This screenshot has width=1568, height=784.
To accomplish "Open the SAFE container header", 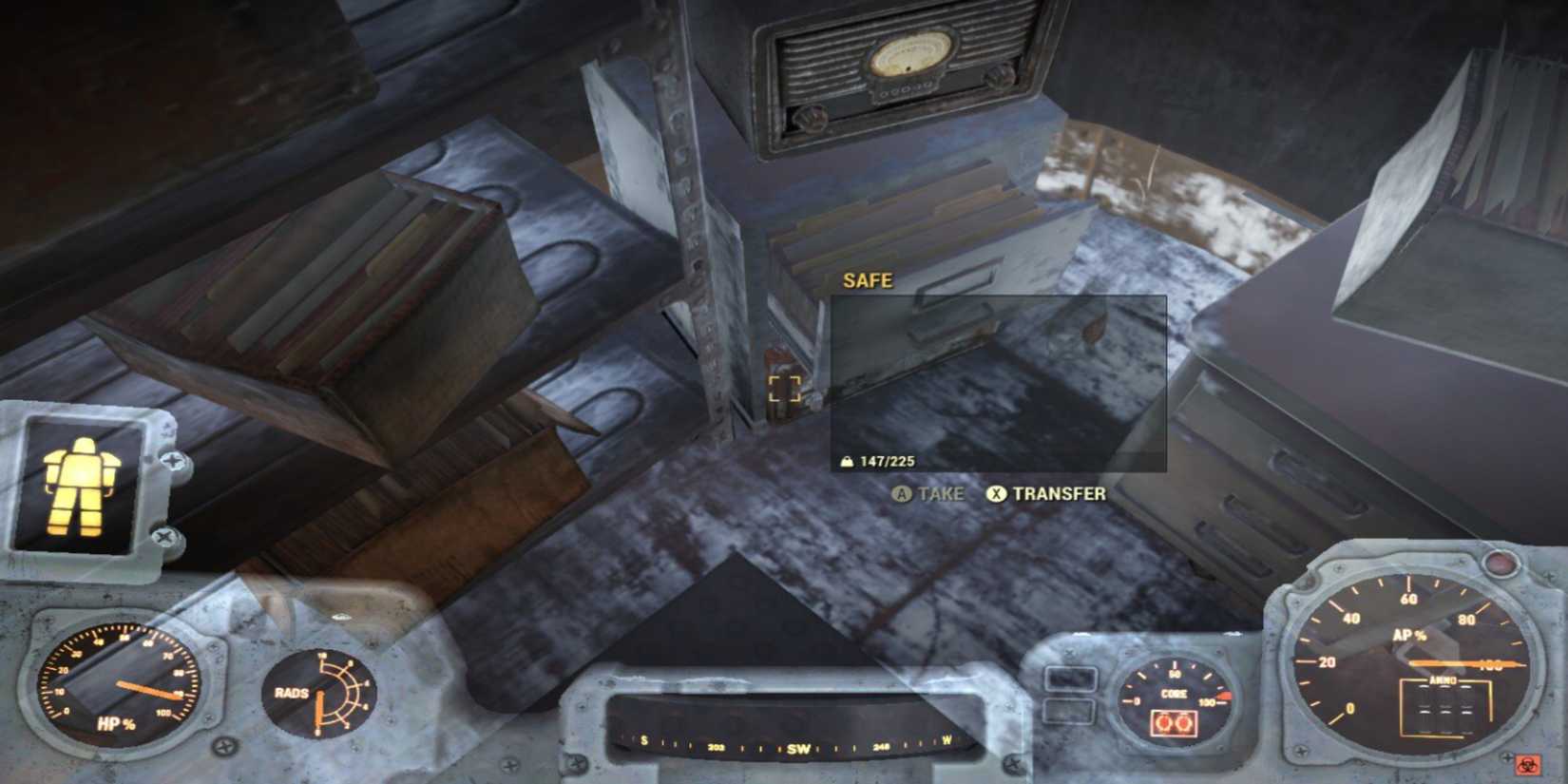I will point(868,280).
